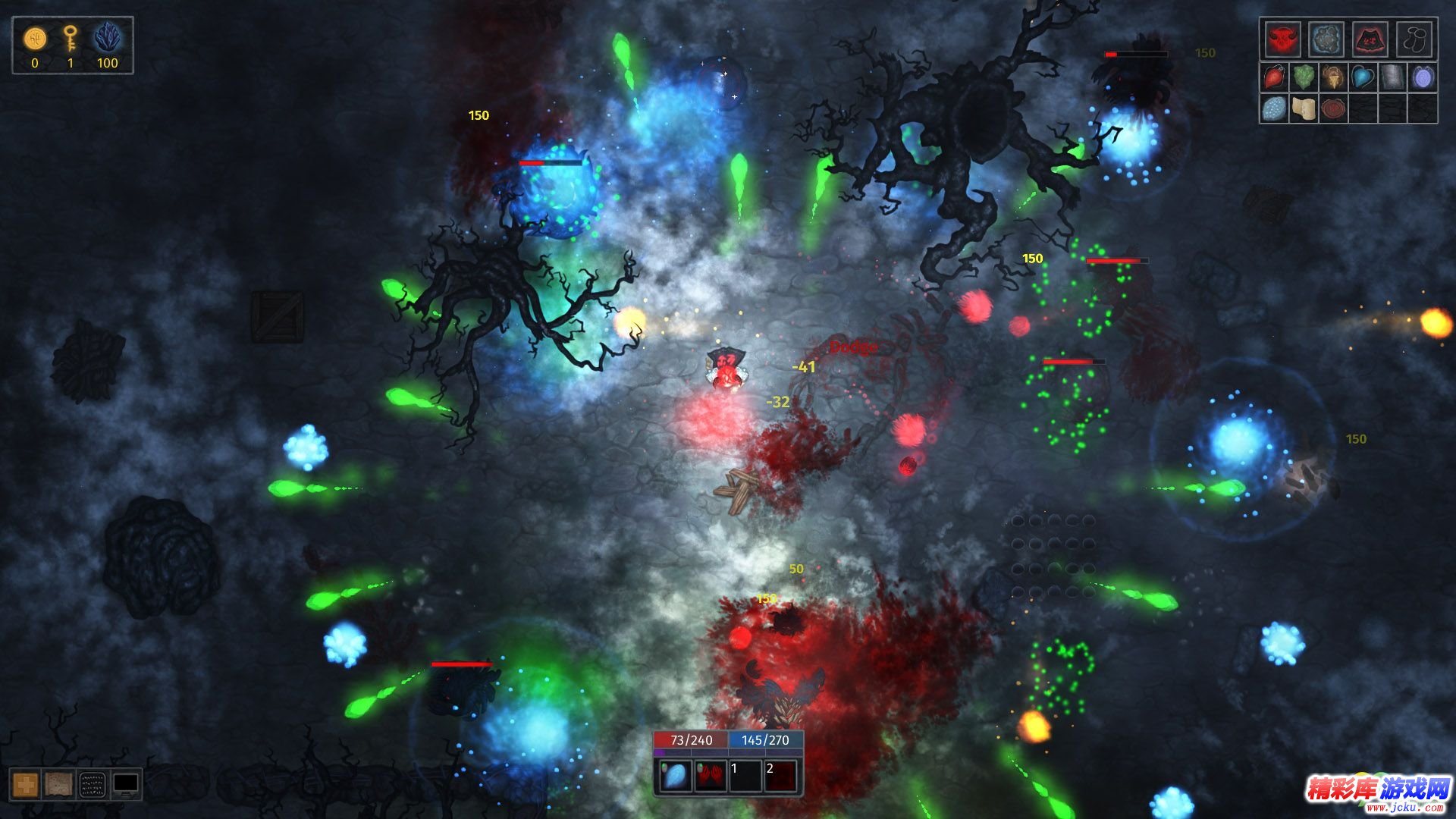Image resolution: width=1456 pixels, height=819 pixels.
Task: Open the rune text log button
Action: click(x=92, y=785)
